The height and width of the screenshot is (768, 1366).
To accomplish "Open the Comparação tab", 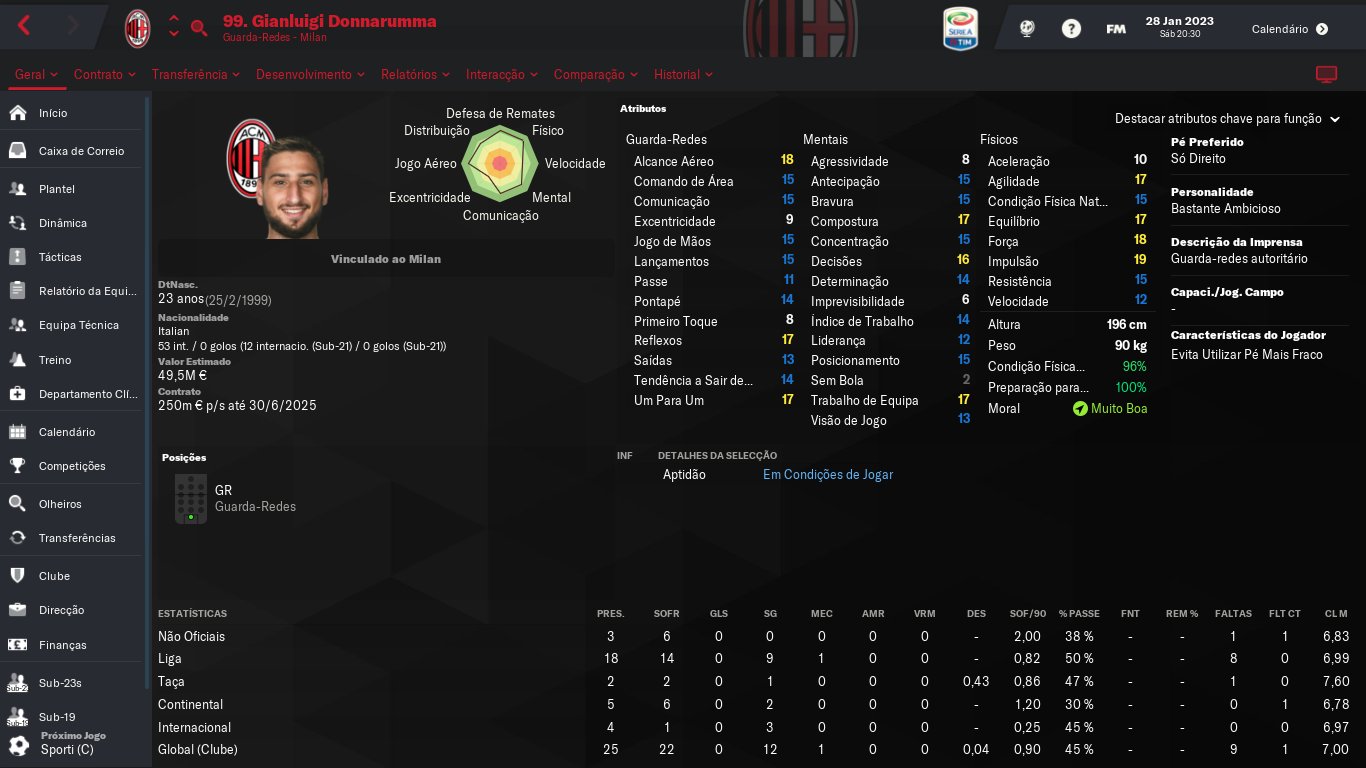I will [x=596, y=75].
